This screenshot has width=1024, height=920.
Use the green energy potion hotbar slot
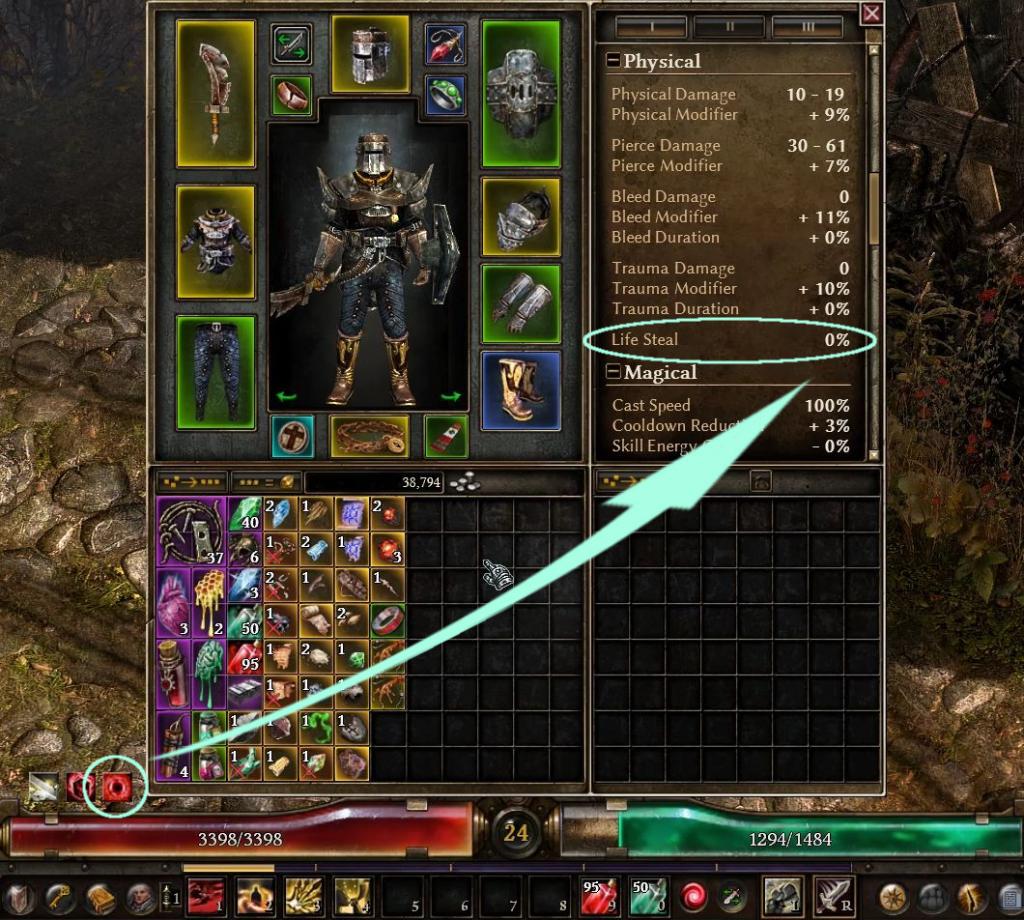[x=644, y=894]
